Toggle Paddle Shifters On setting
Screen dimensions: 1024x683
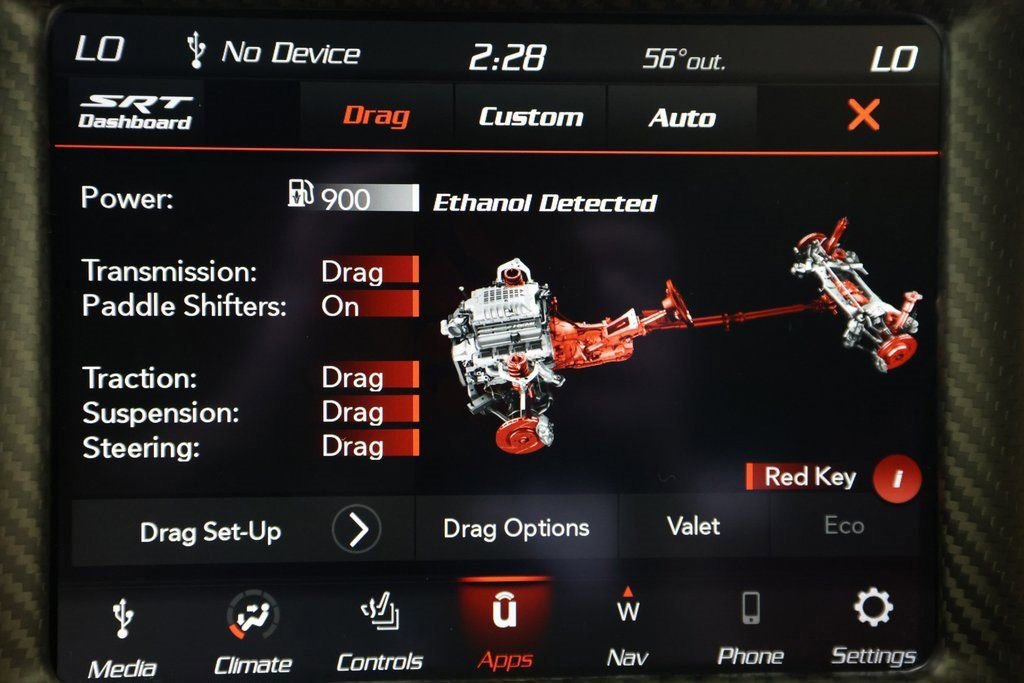[368, 306]
